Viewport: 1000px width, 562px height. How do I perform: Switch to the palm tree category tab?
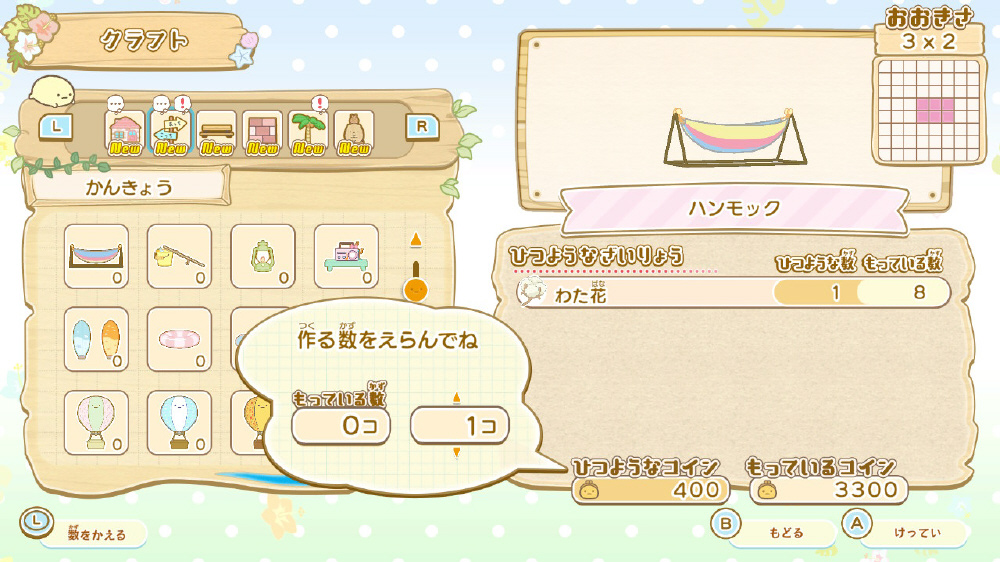(308, 131)
